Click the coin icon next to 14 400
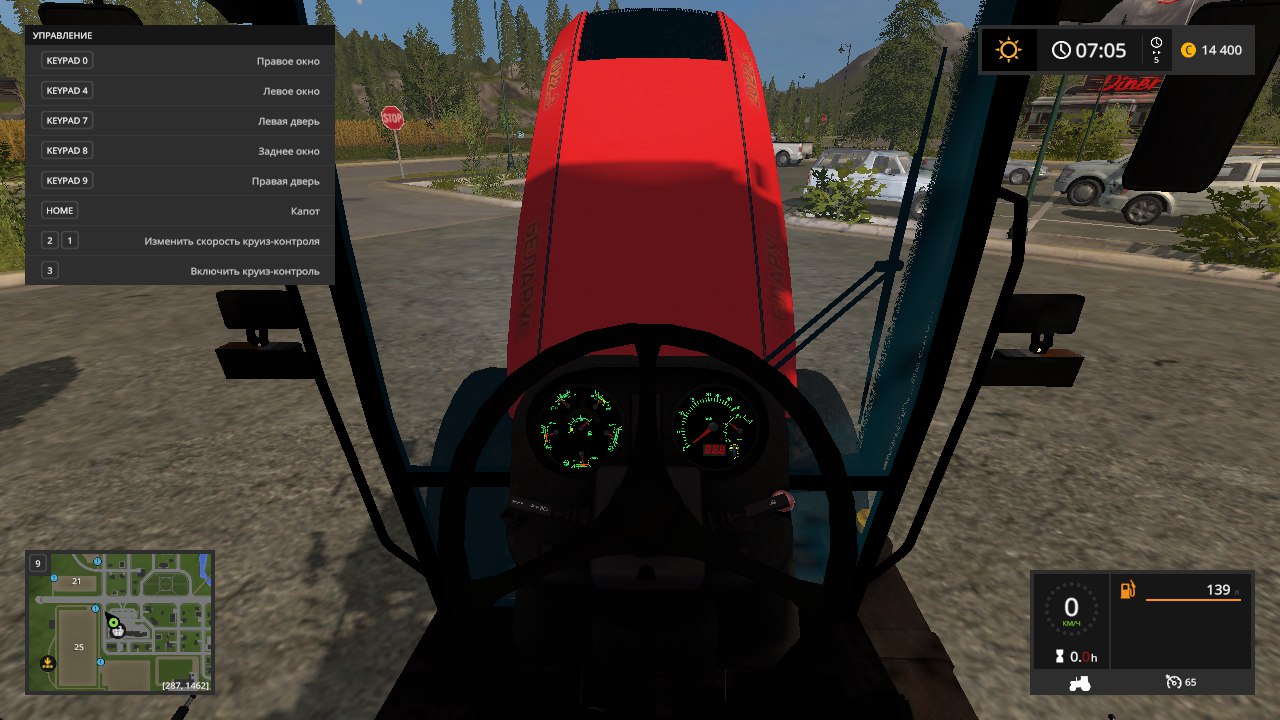Image resolution: width=1280 pixels, height=720 pixels. (x=1186, y=49)
